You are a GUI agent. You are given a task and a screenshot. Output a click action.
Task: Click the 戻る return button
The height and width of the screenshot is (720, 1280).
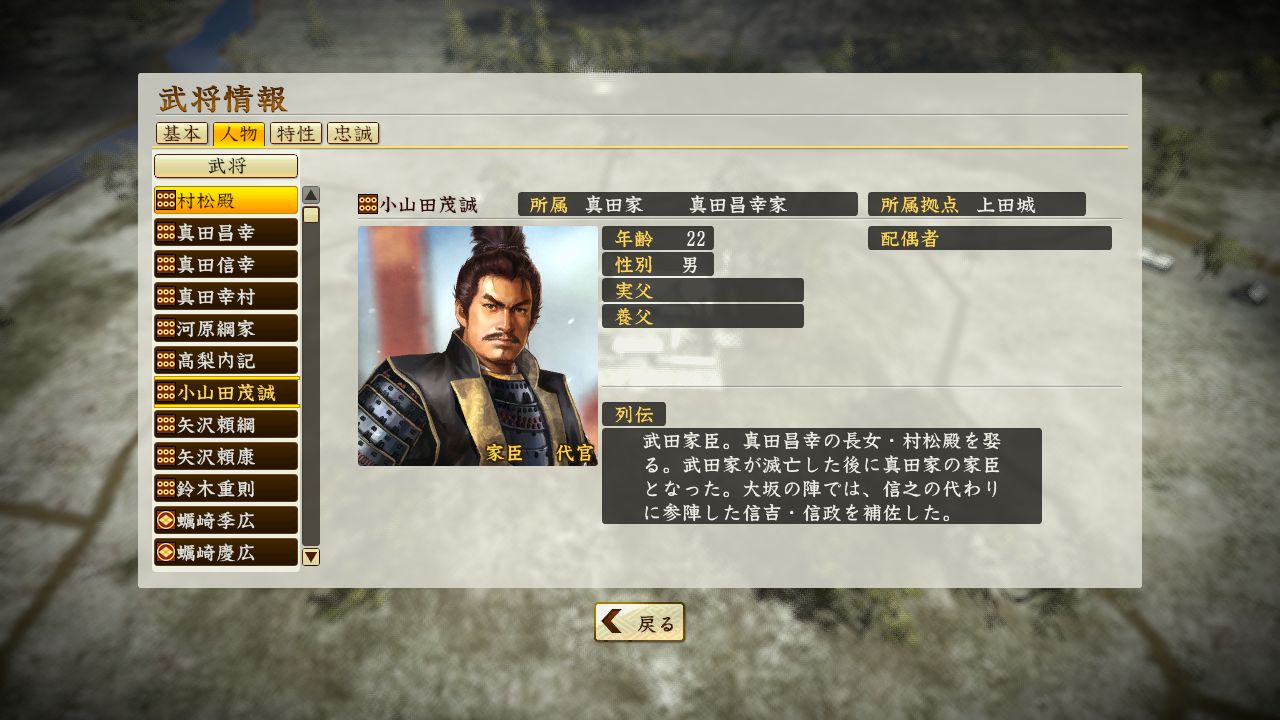[x=639, y=621]
